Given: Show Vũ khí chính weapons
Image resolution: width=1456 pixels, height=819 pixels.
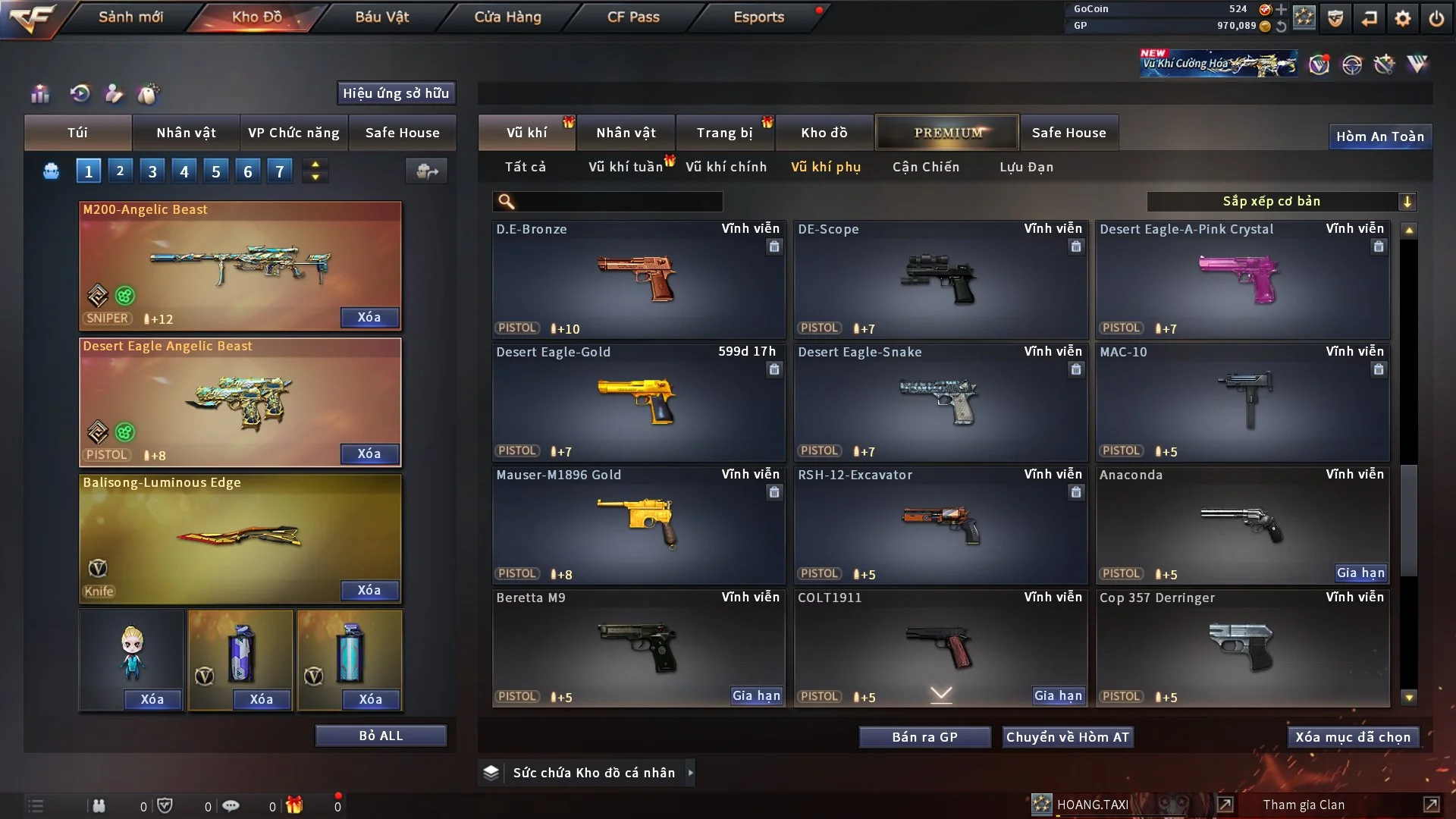Looking at the screenshot, I should click(x=726, y=167).
